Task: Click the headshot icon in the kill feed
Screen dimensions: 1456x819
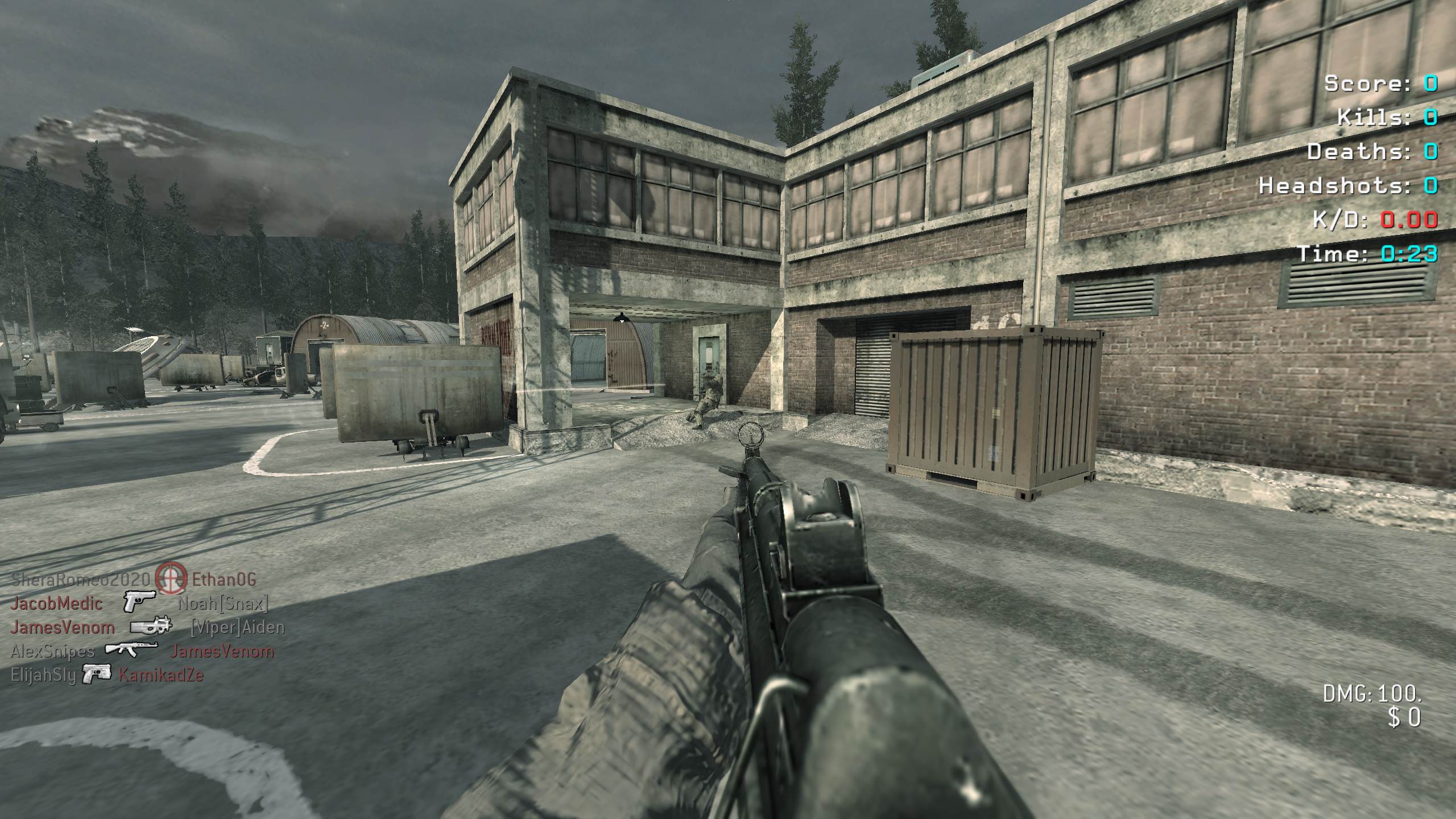Action: point(171,579)
